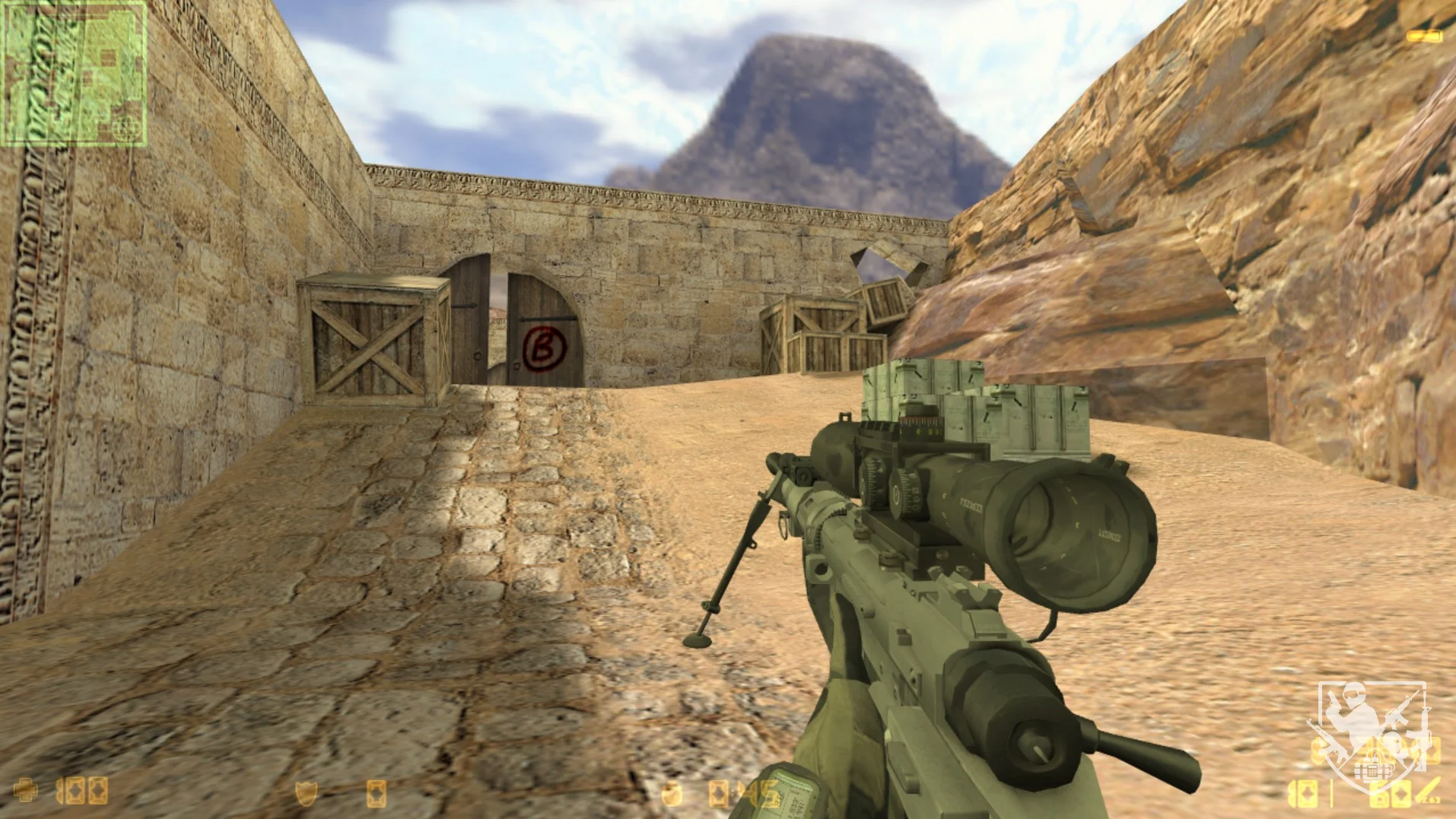
Task: Click the health cross icon
Action: pyautogui.click(x=26, y=791)
